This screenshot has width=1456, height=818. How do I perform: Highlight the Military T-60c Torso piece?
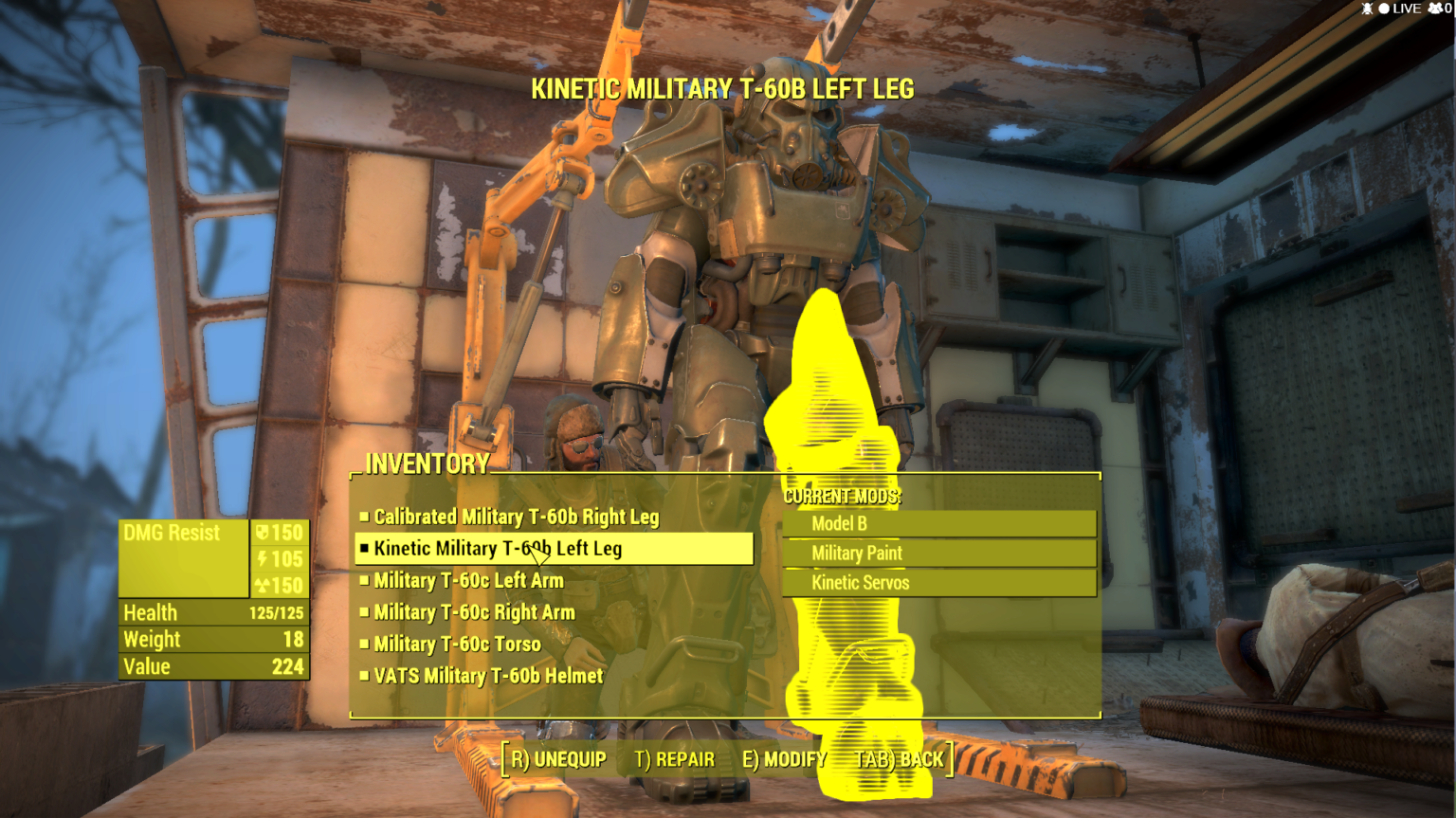(457, 645)
